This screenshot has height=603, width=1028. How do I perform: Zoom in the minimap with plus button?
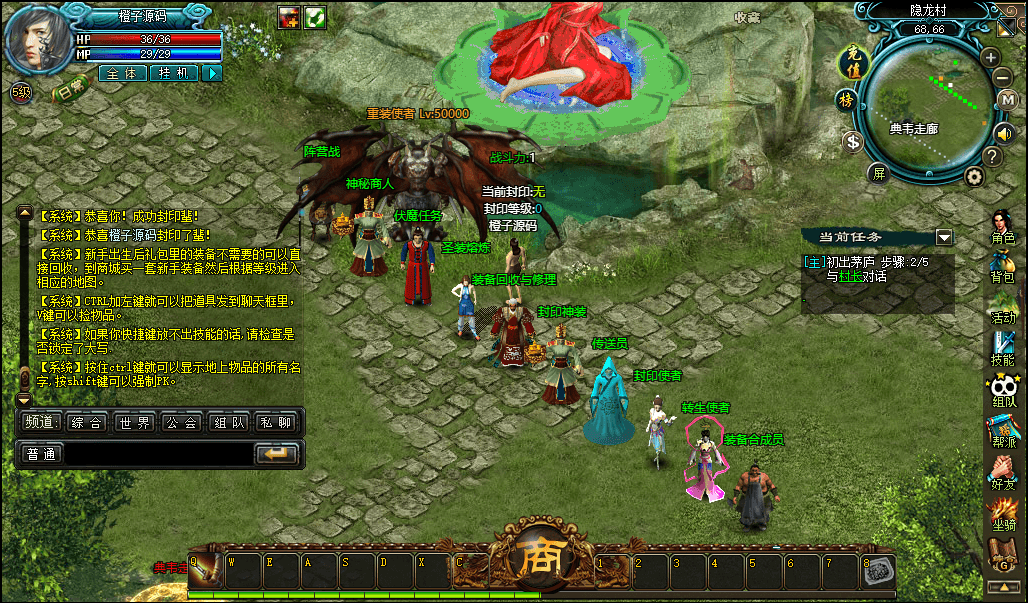coord(990,57)
